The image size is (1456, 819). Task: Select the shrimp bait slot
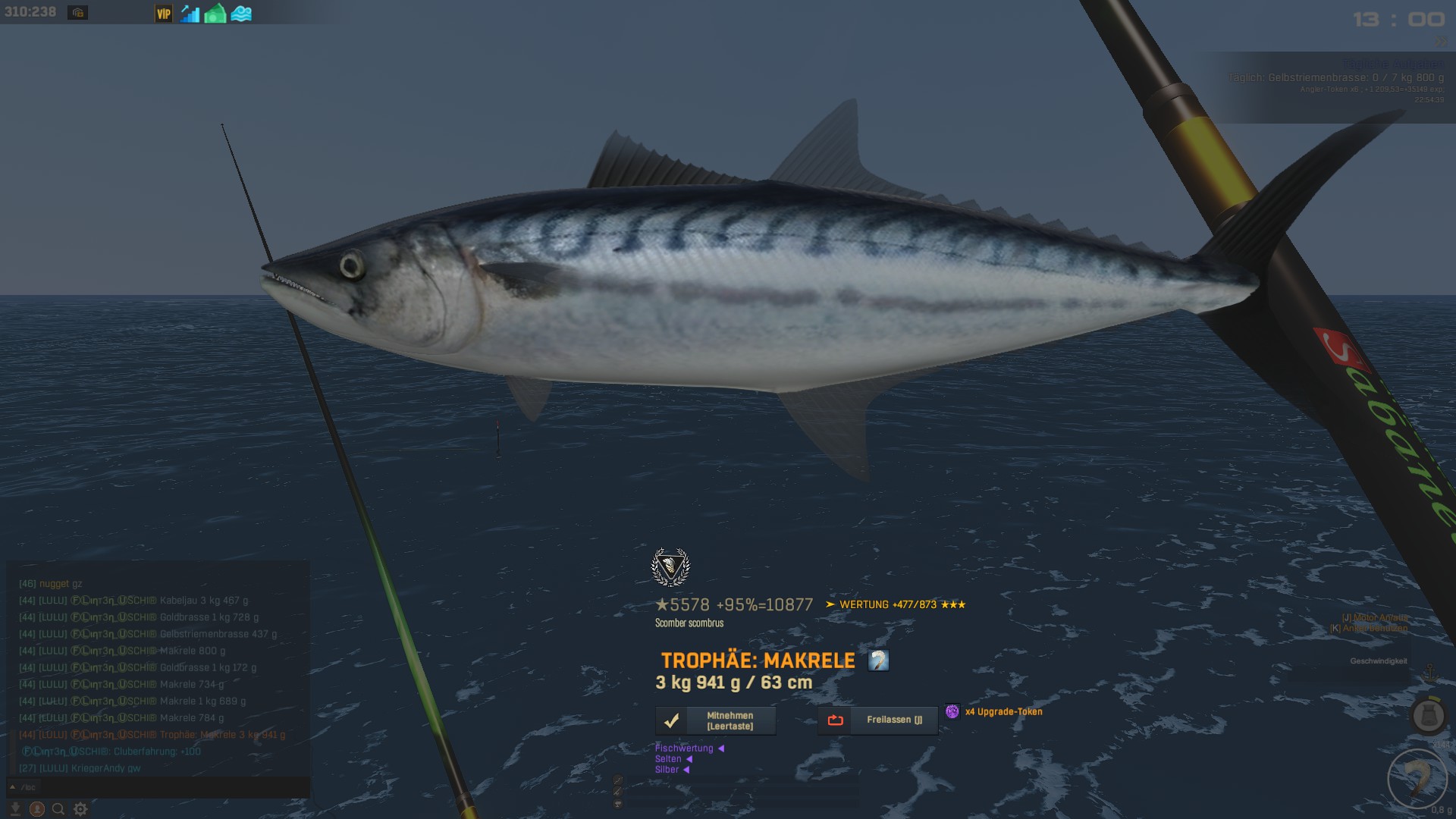point(1417,778)
